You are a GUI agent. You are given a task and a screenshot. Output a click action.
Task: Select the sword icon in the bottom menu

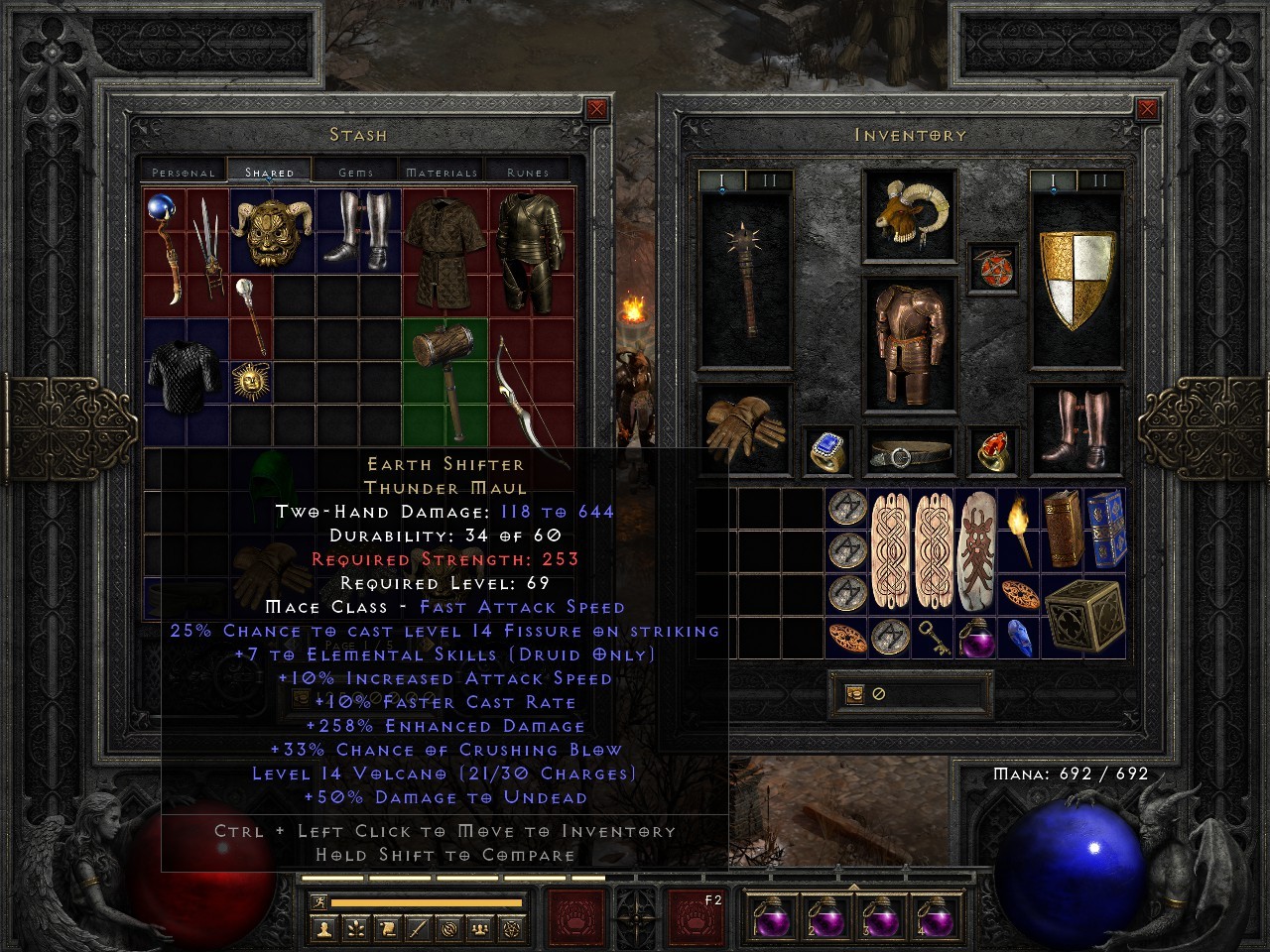[419, 929]
